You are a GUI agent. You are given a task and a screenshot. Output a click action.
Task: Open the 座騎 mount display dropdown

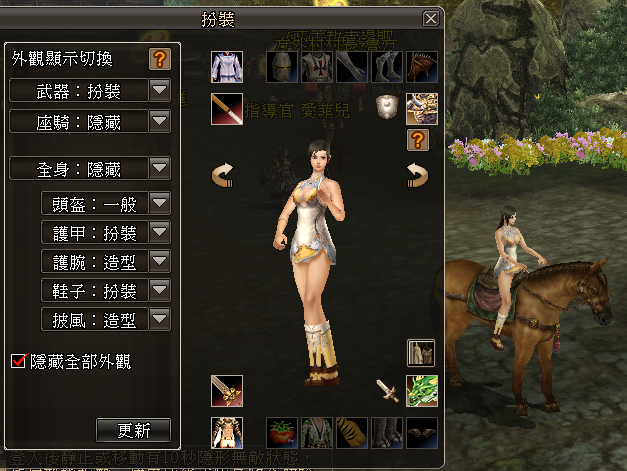pyautogui.click(x=160, y=122)
